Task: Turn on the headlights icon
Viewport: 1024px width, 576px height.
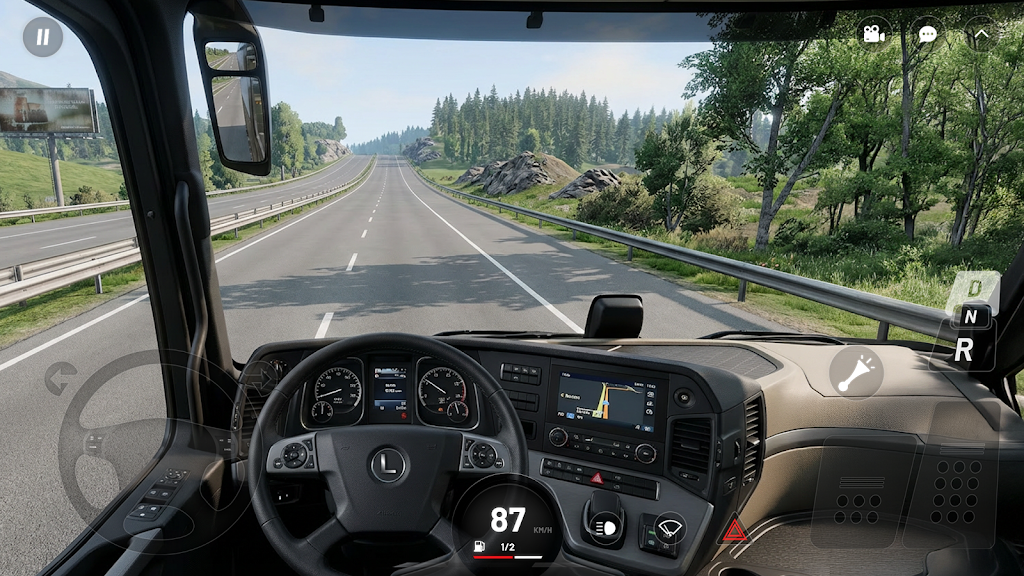Action: [x=603, y=526]
